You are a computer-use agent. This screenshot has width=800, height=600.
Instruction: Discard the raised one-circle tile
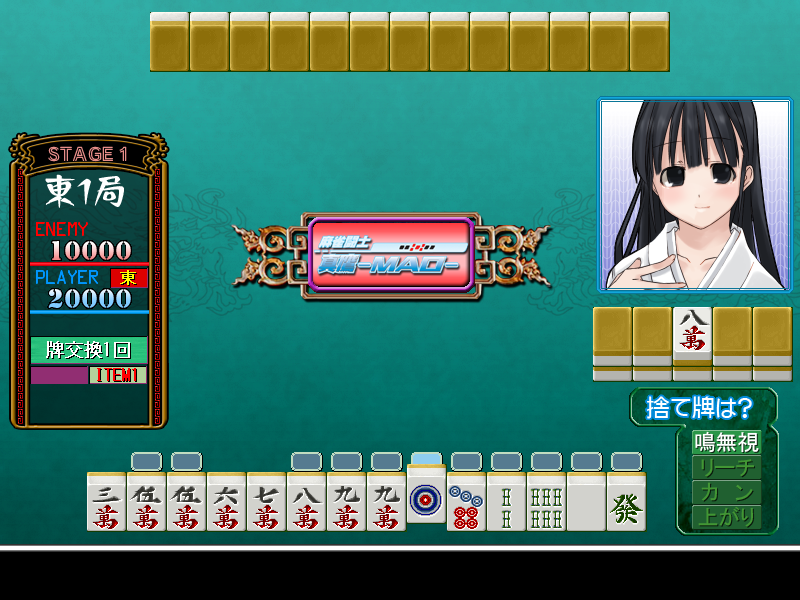[x=426, y=494]
